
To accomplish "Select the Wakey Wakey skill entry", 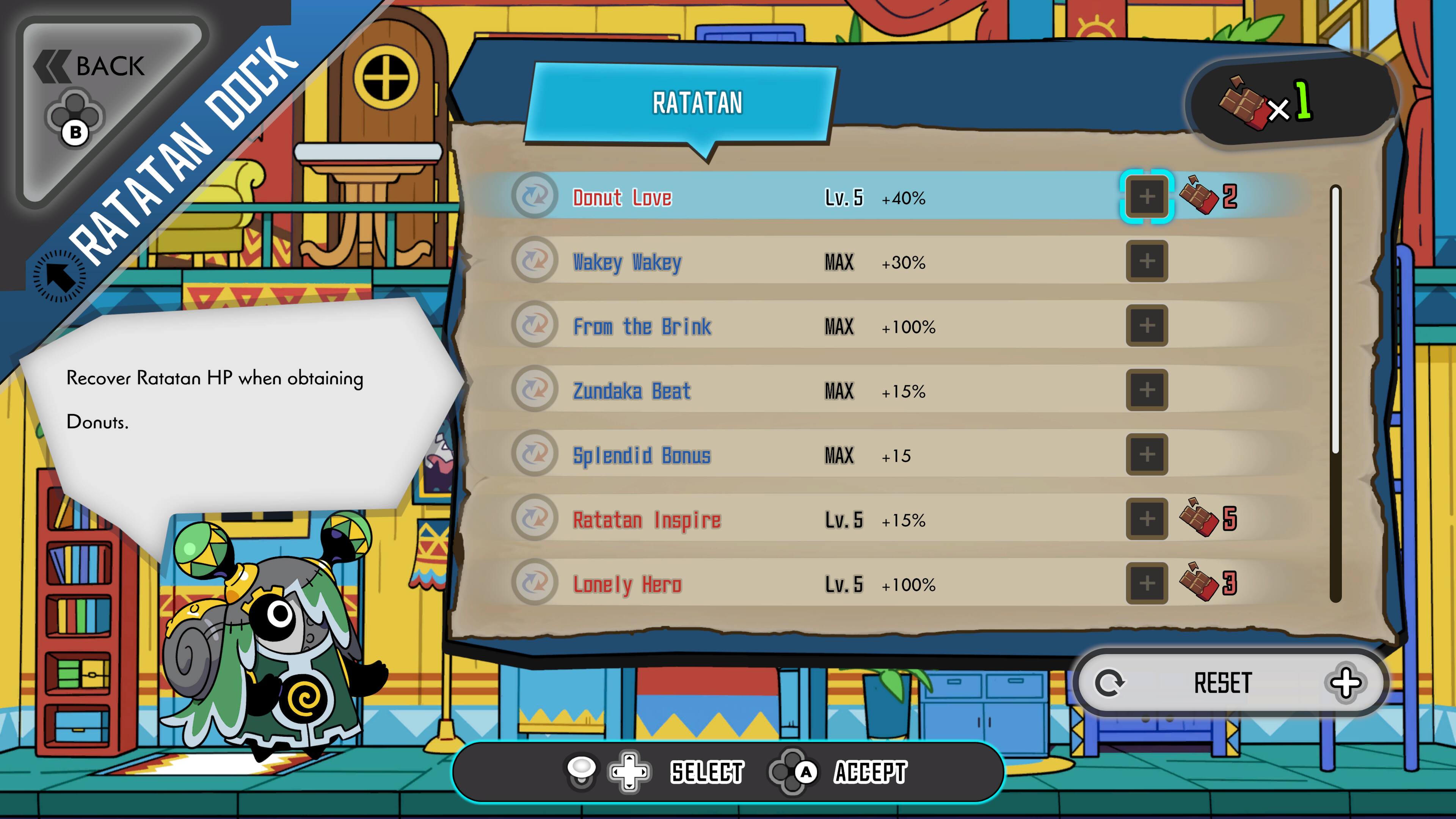I will click(791, 262).
